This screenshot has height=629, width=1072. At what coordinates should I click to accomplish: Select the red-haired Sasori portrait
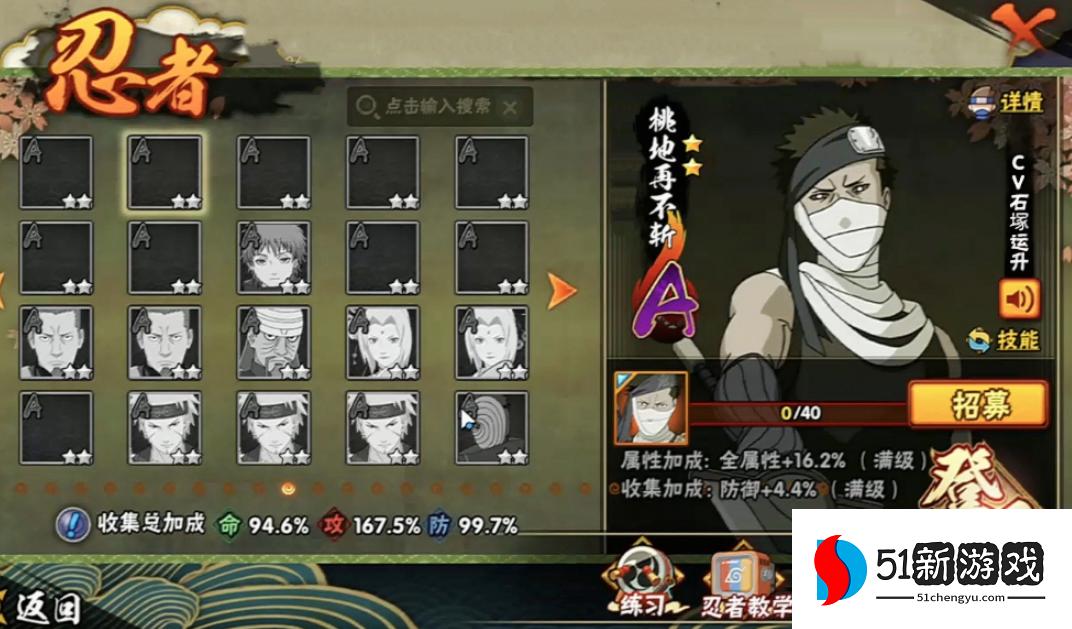pyautogui.click(x=273, y=257)
